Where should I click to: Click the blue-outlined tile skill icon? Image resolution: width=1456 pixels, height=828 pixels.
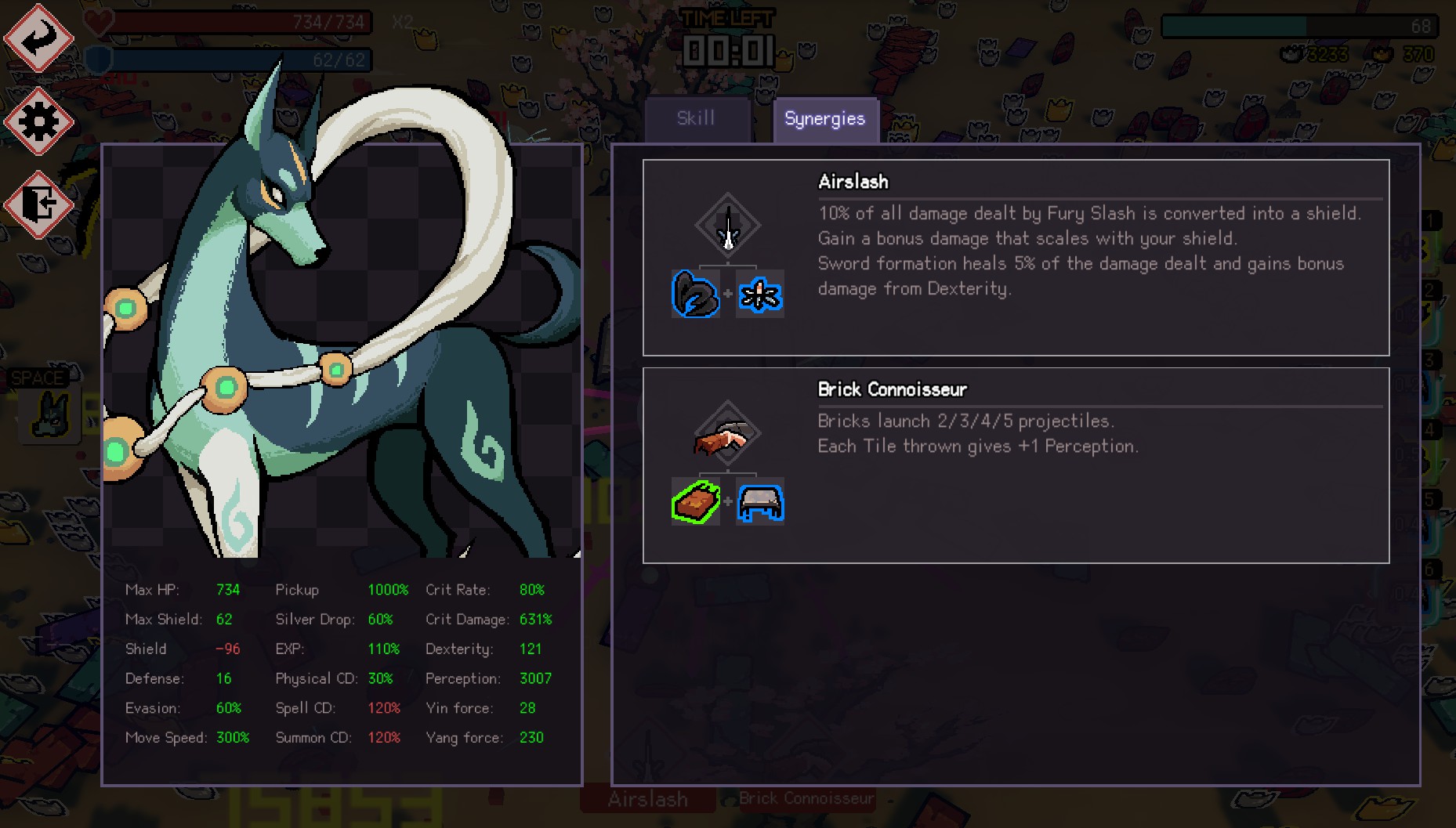click(760, 502)
